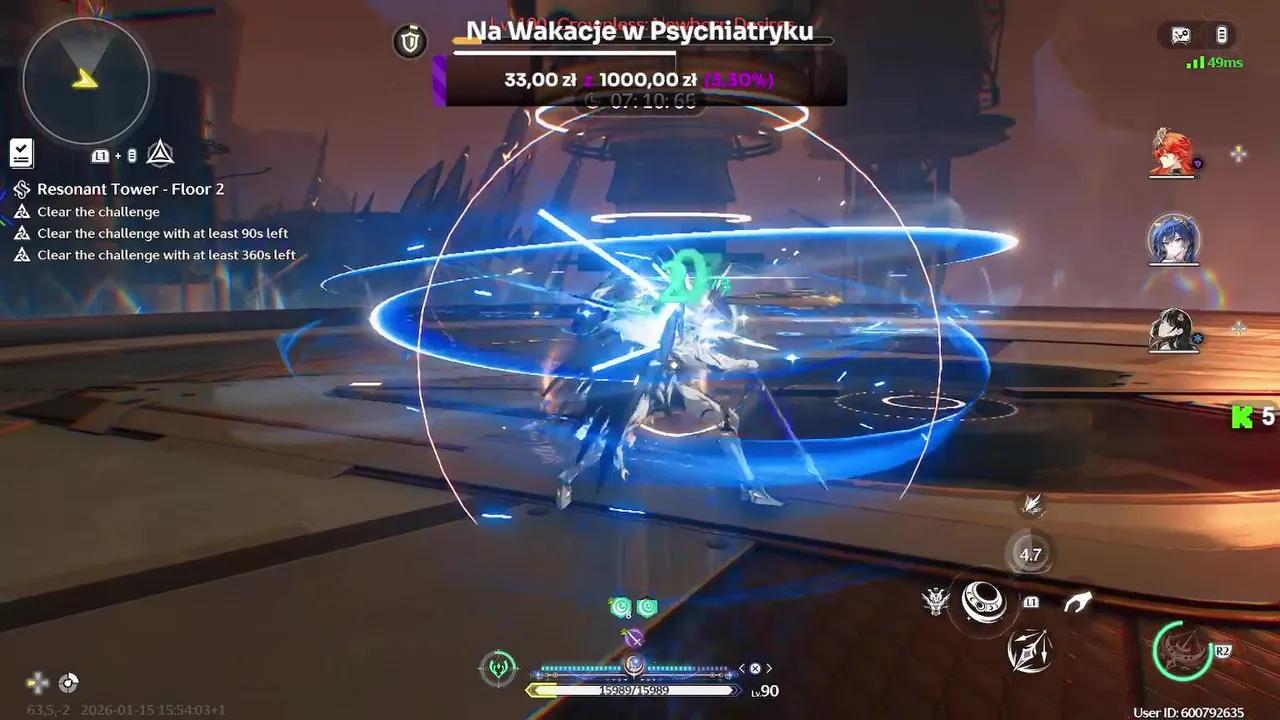This screenshot has width=1280, height=720.
Task: Click the triangular tower emblem icon
Action: 160,153
